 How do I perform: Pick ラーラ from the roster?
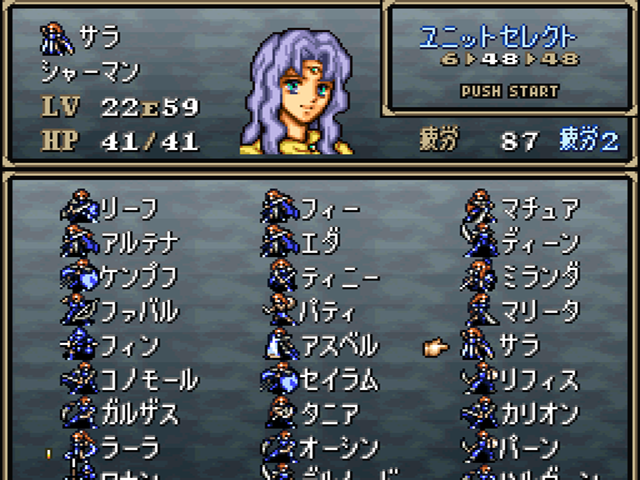tap(129, 448)
